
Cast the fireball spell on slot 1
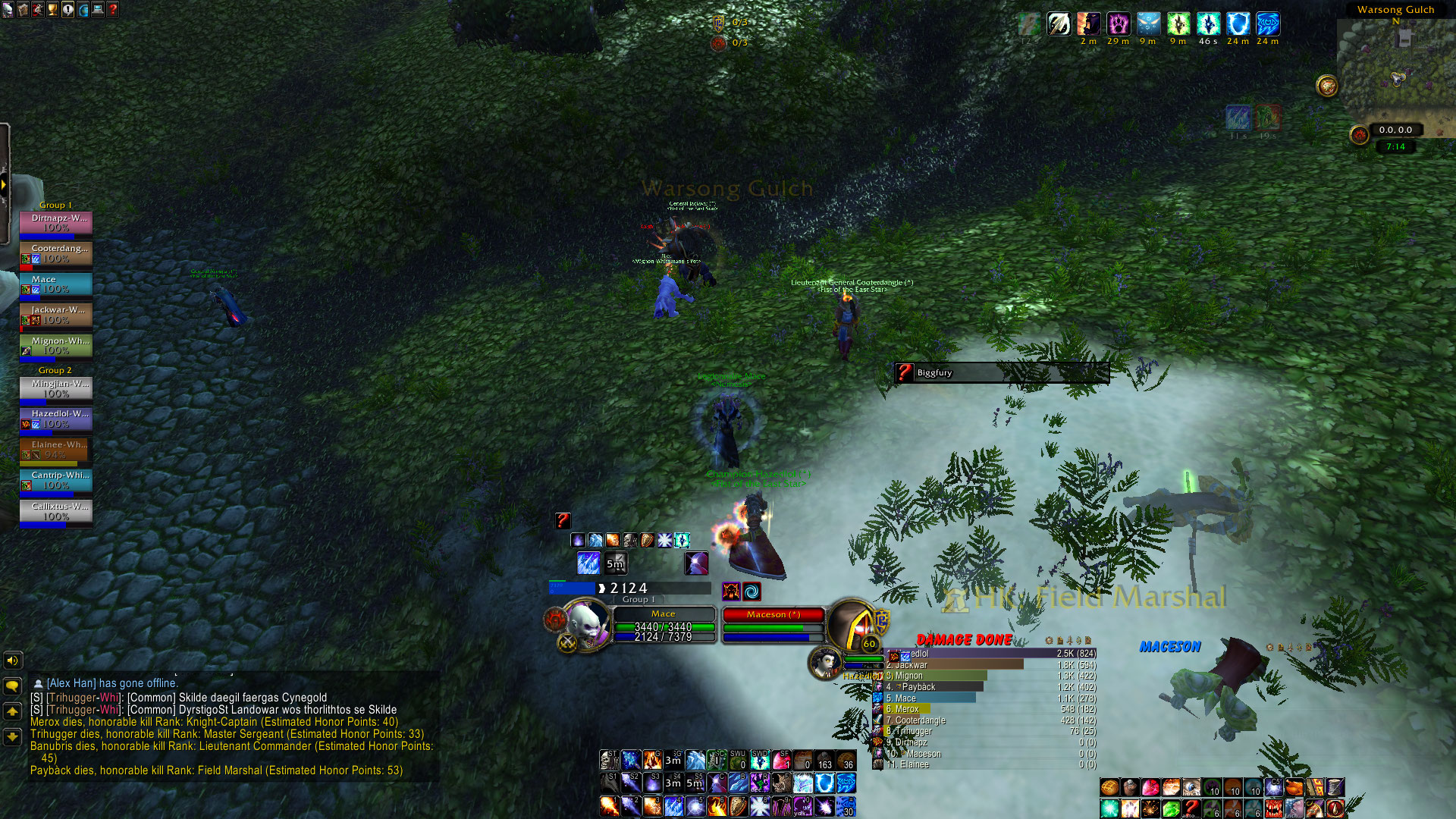click(x=609, y=805)
